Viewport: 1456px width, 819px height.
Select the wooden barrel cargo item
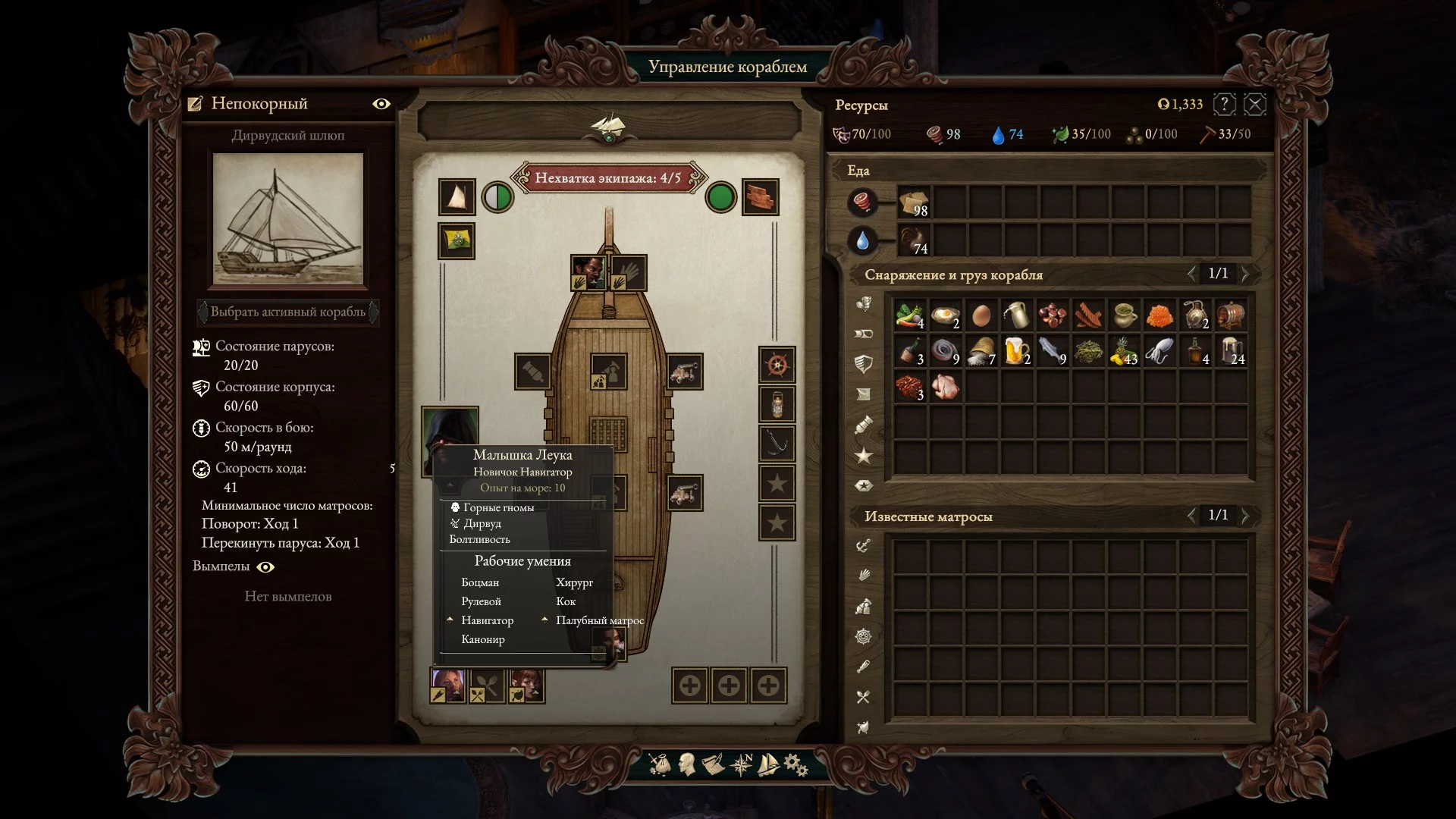click(x=1230, y=315)
